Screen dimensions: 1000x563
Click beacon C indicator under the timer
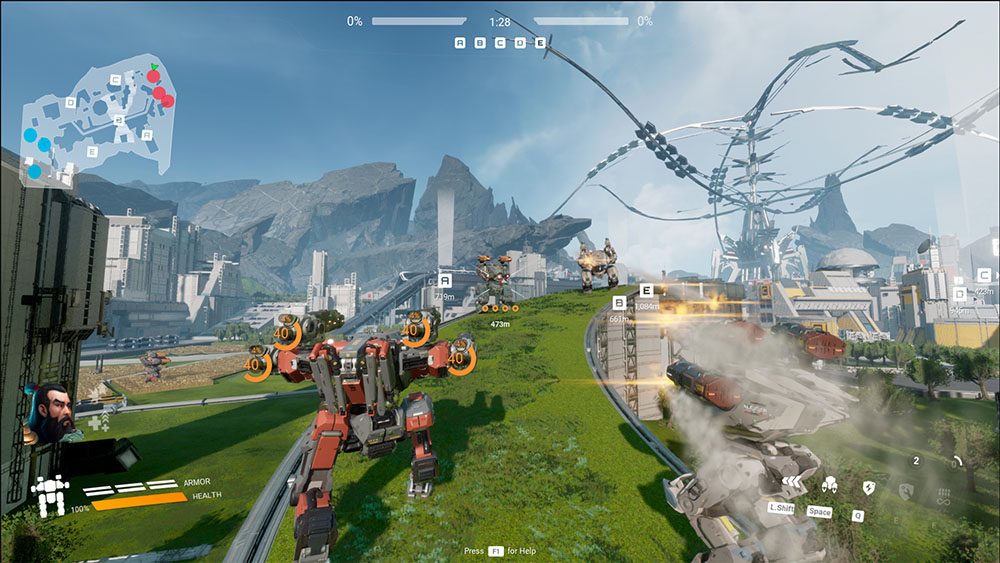(500, 43)
